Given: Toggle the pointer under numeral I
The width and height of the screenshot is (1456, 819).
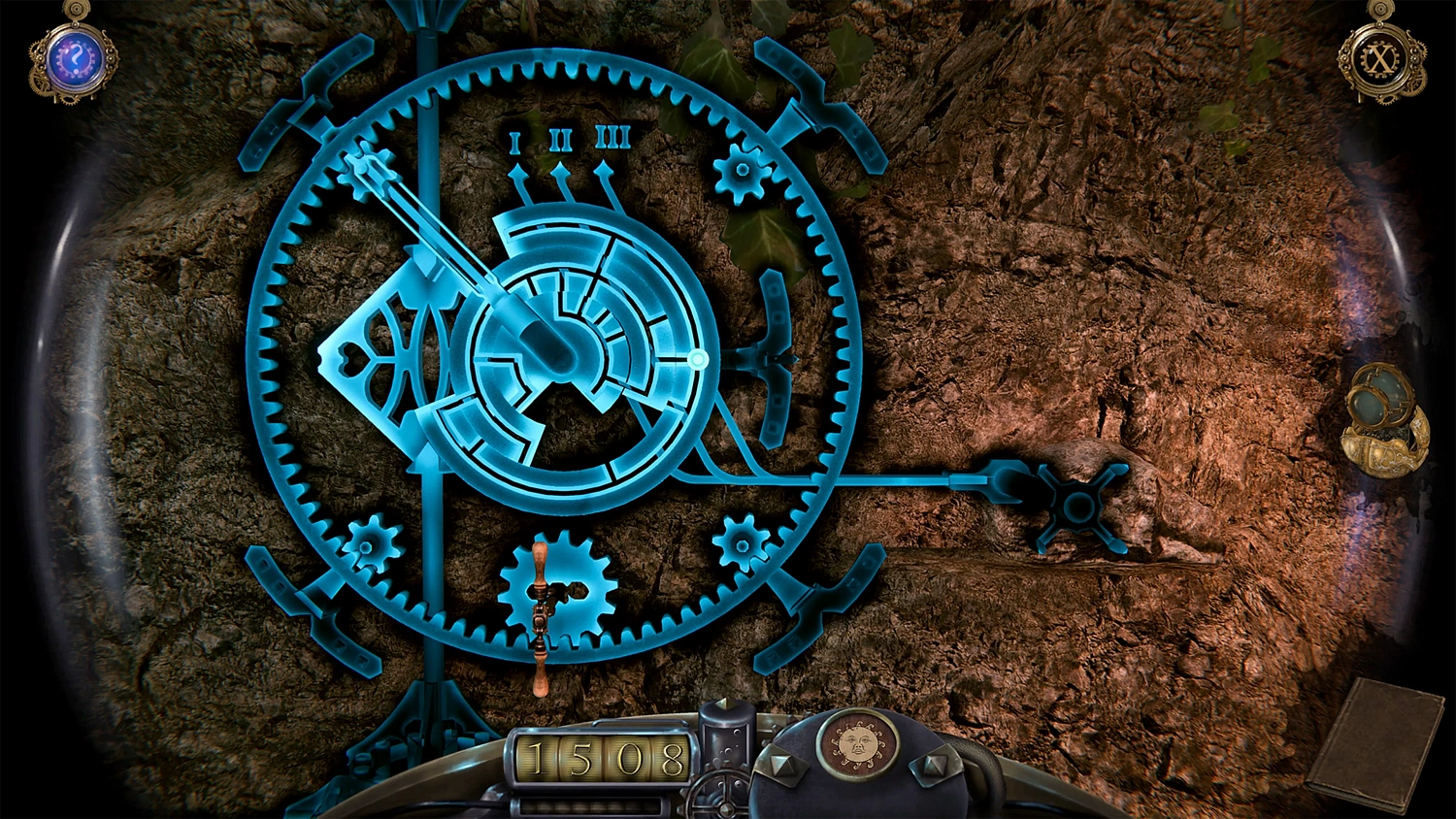Looking at the screenshot, I should tap(517, 170).
